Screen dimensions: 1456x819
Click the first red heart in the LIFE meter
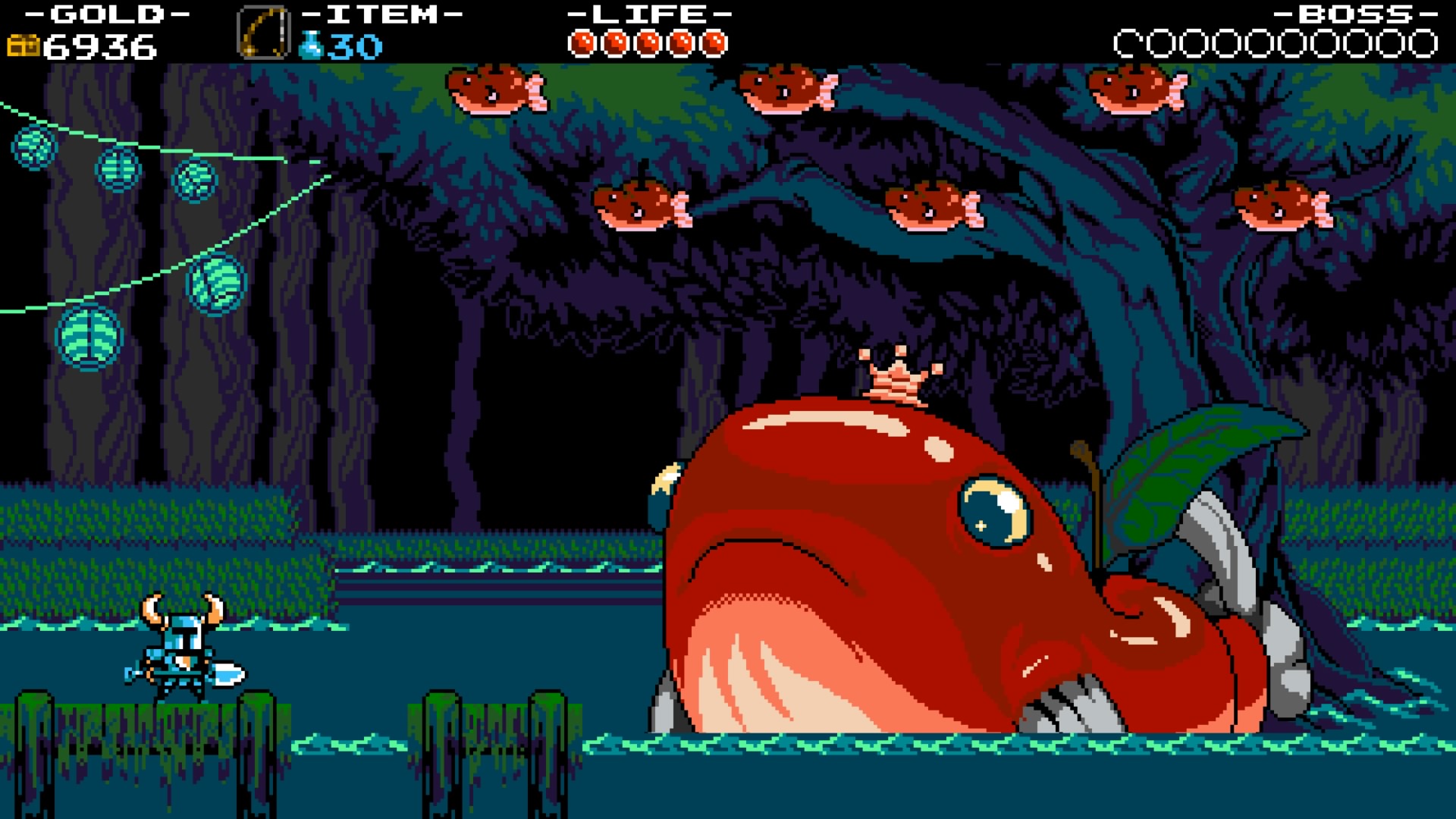583,42
